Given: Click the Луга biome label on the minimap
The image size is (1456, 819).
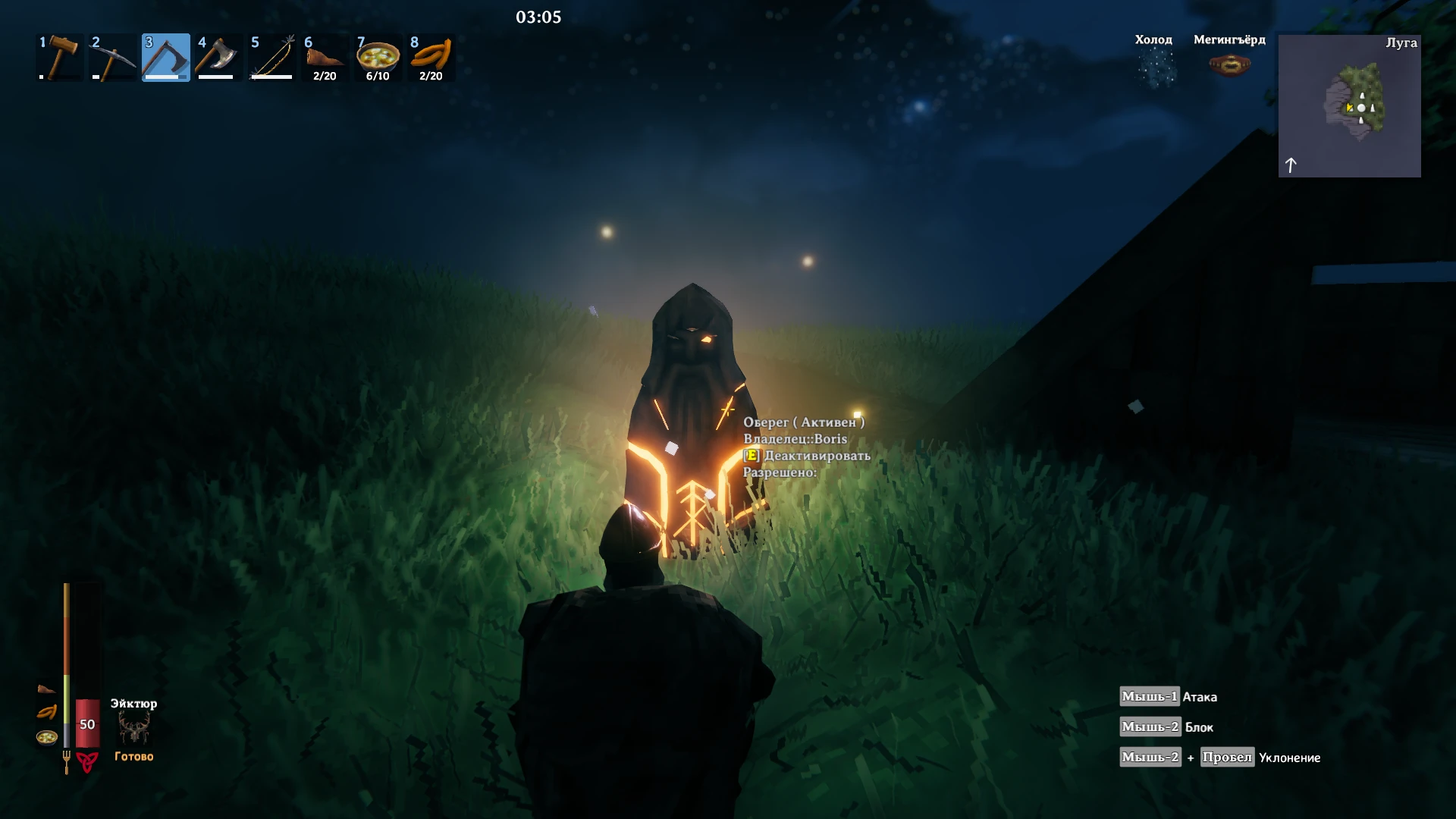Looking at the screenshot, I should click(x=1401, y=43).
